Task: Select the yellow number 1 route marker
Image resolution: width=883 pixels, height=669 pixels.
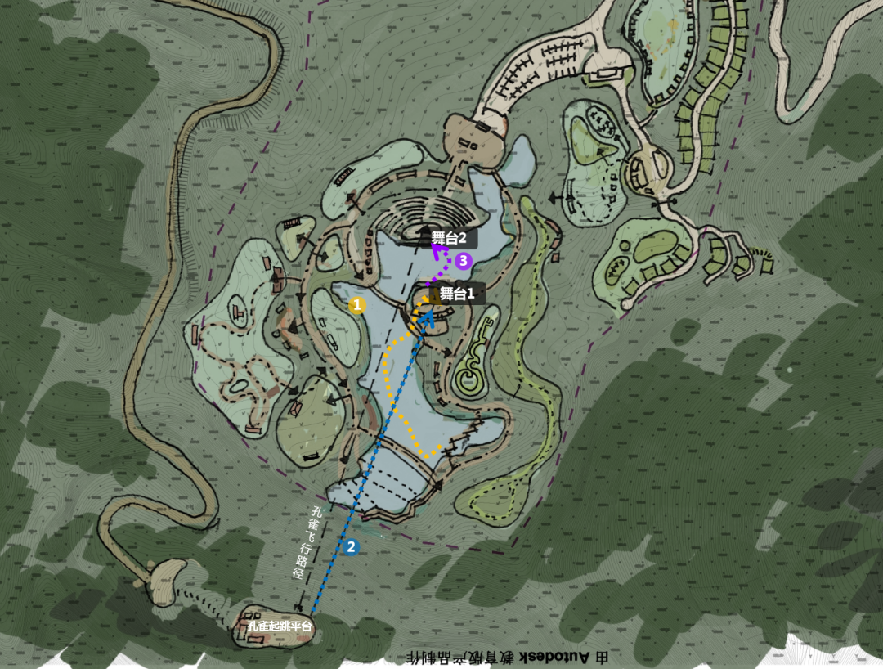Action: pyautogui.click(x=355, y=303)
